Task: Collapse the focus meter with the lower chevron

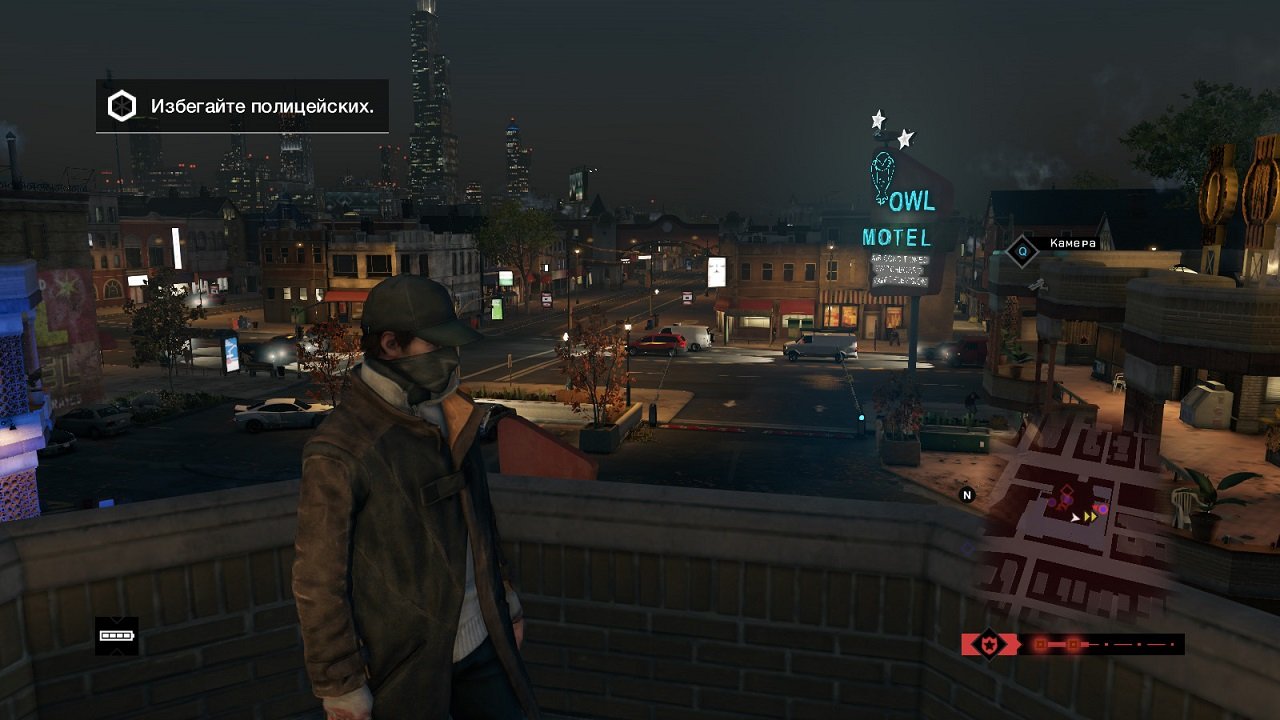Action: (116, 651)
